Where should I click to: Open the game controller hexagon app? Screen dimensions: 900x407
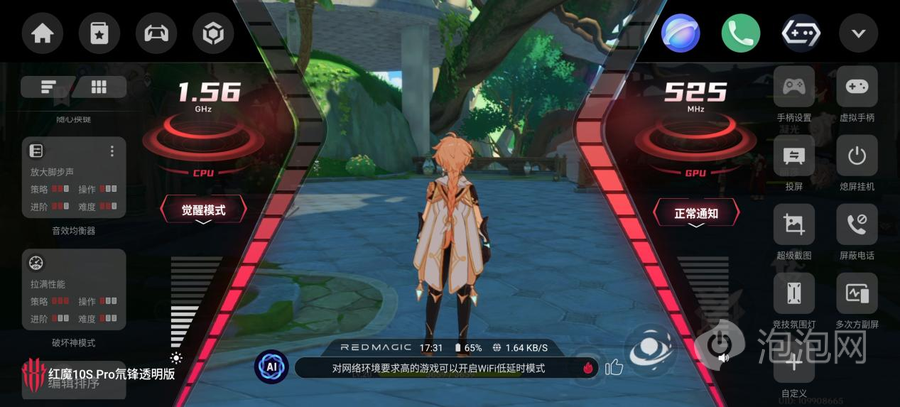[x=801, y=33]
